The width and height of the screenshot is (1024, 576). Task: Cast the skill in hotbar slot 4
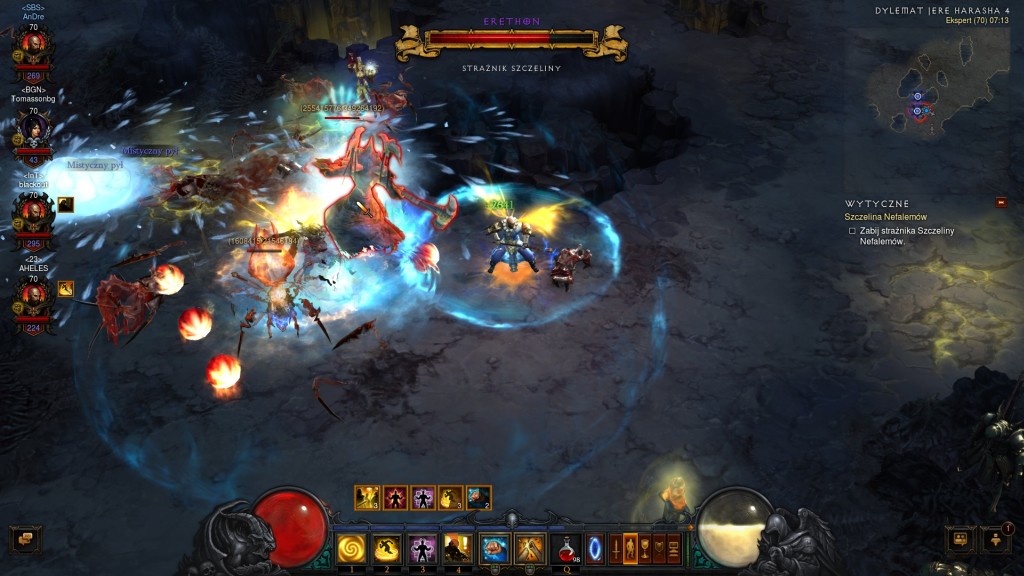click(458, 548)
